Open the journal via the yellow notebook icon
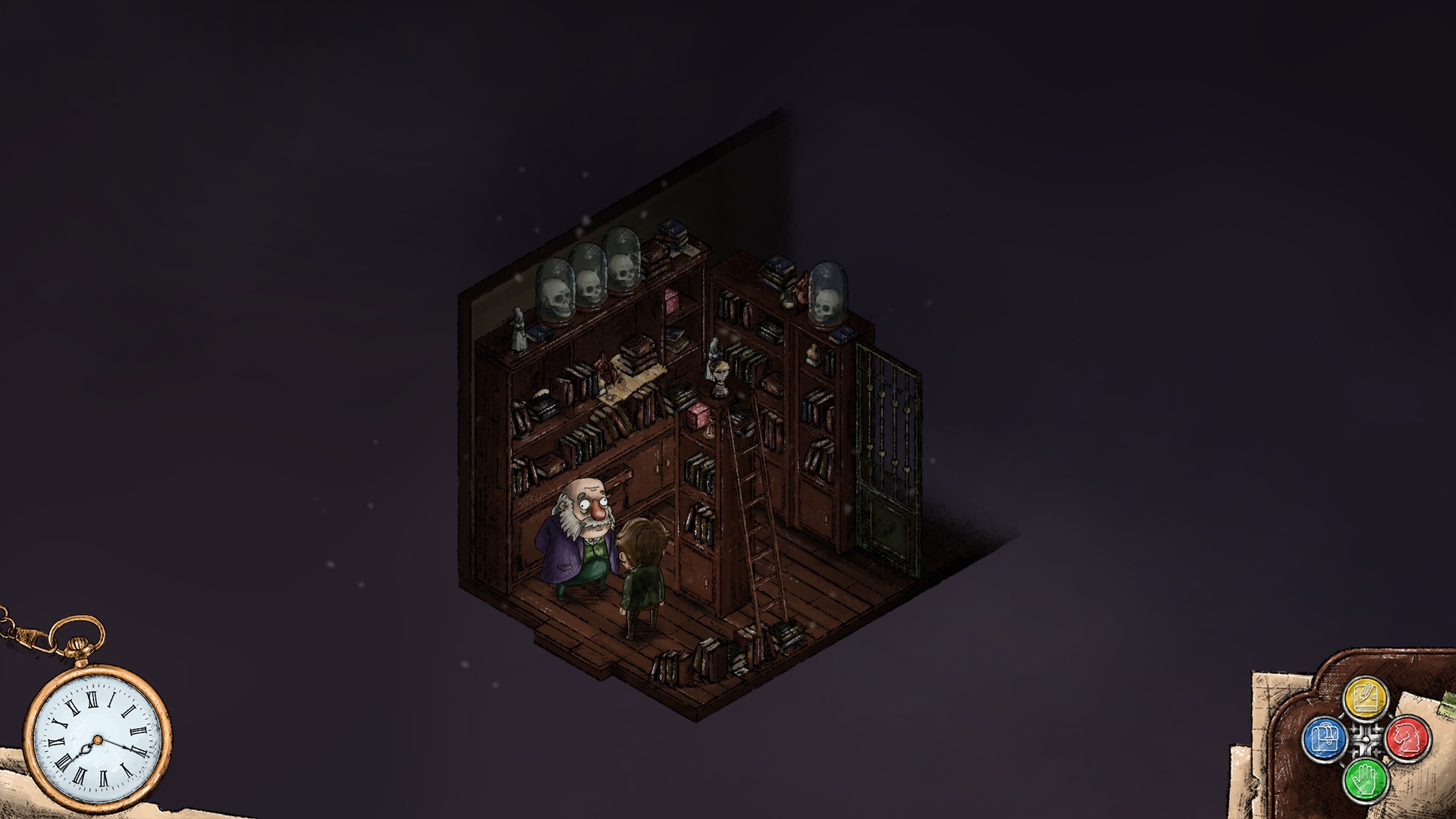Image resolution: width=1456 pixels, height=819 pixels. [1366, 696]
